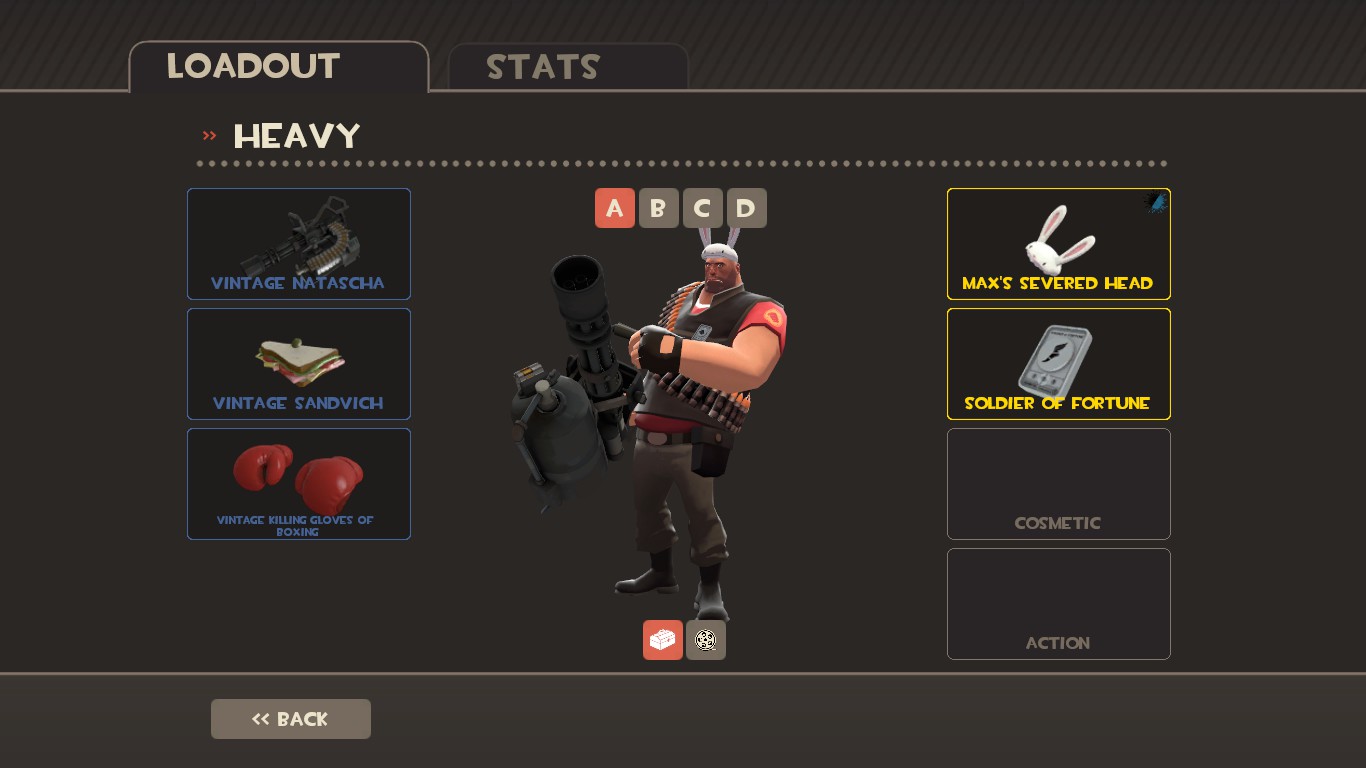The height and width of the screenshot is (768, 1366).
Task: Select Vintage Killing Gloves of Boxing slot
Action: click(299, 484)
